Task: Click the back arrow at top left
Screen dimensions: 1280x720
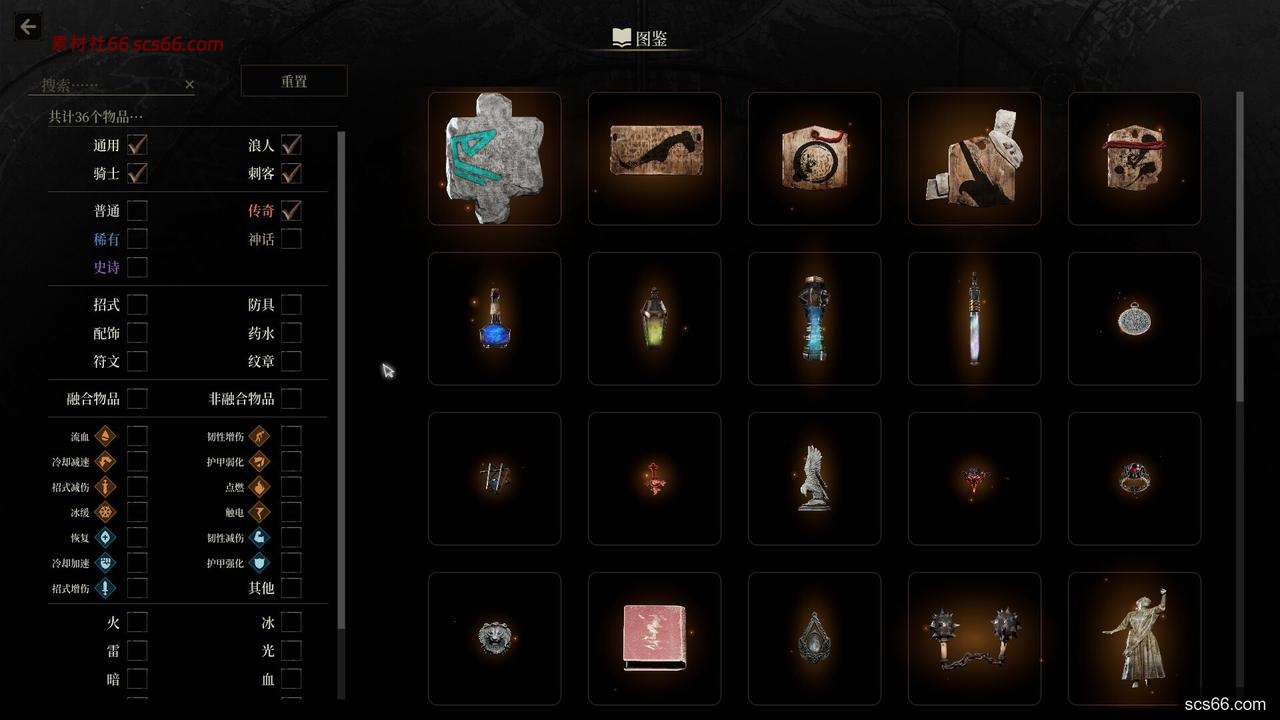Action: [x=26, y=26]
